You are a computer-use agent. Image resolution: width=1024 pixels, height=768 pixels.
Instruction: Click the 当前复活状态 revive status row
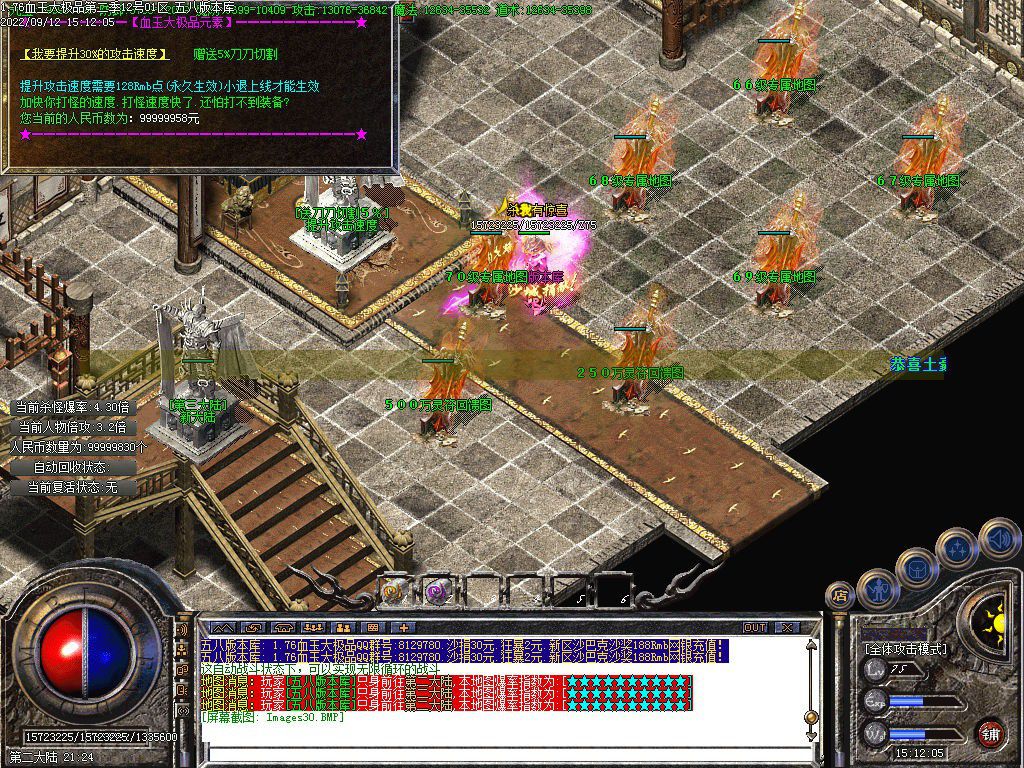72,487
